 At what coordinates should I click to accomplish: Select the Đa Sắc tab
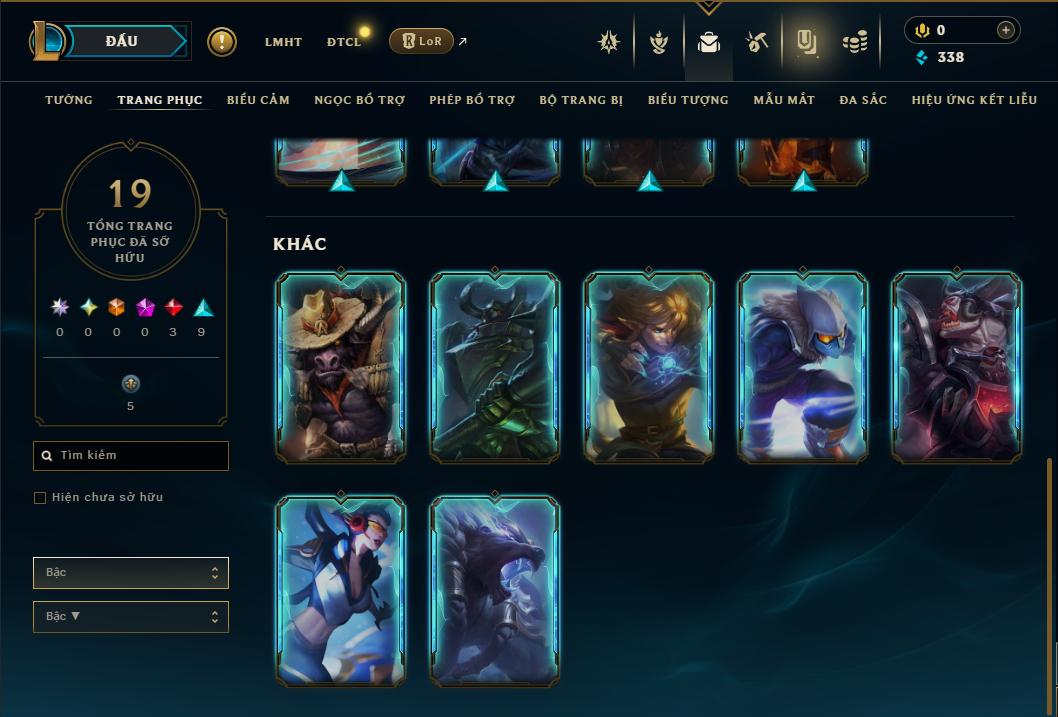tap(863, 100)
